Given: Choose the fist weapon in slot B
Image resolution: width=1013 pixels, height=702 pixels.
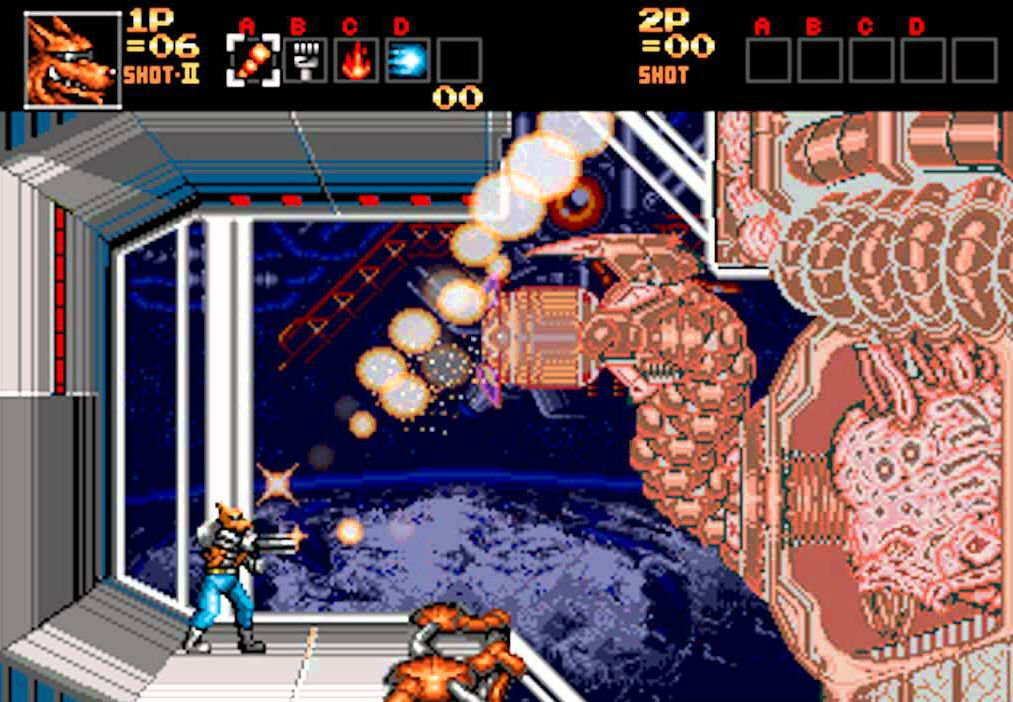Looking at the screenshot, I should (304, 60).
